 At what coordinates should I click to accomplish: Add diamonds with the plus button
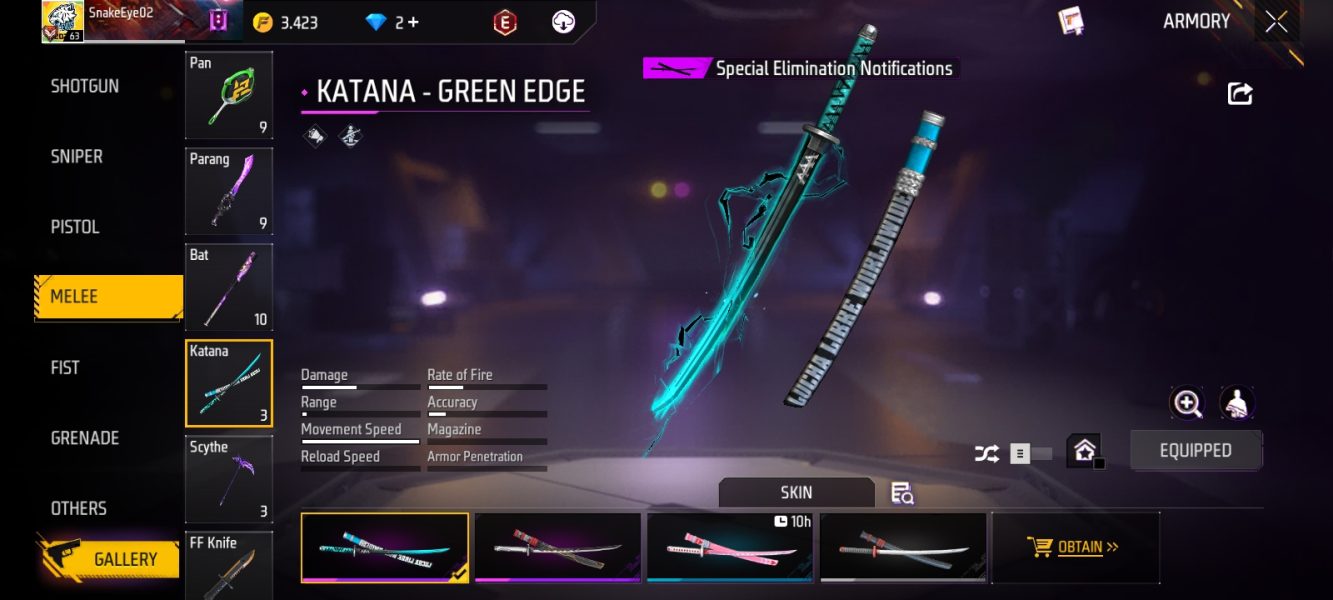click(412, 22)
